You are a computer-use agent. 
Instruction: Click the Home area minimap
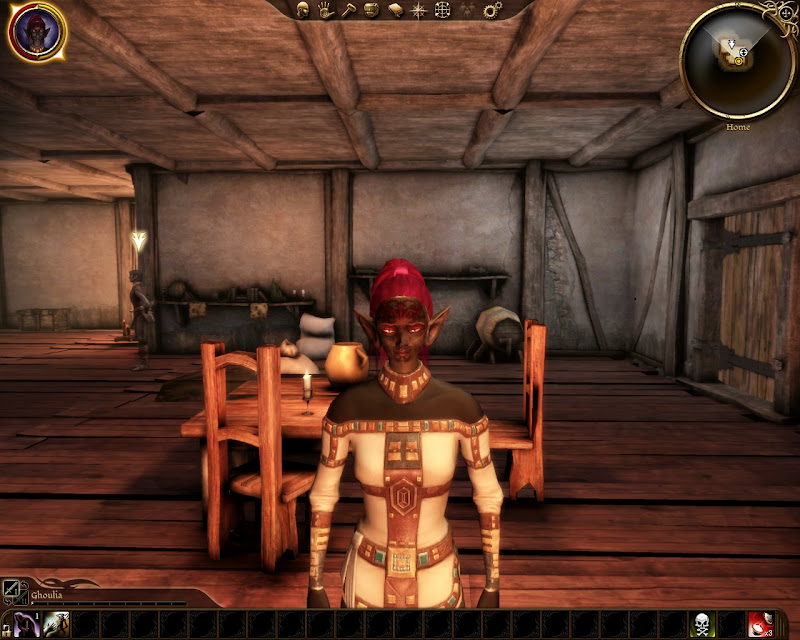[738, 59]
